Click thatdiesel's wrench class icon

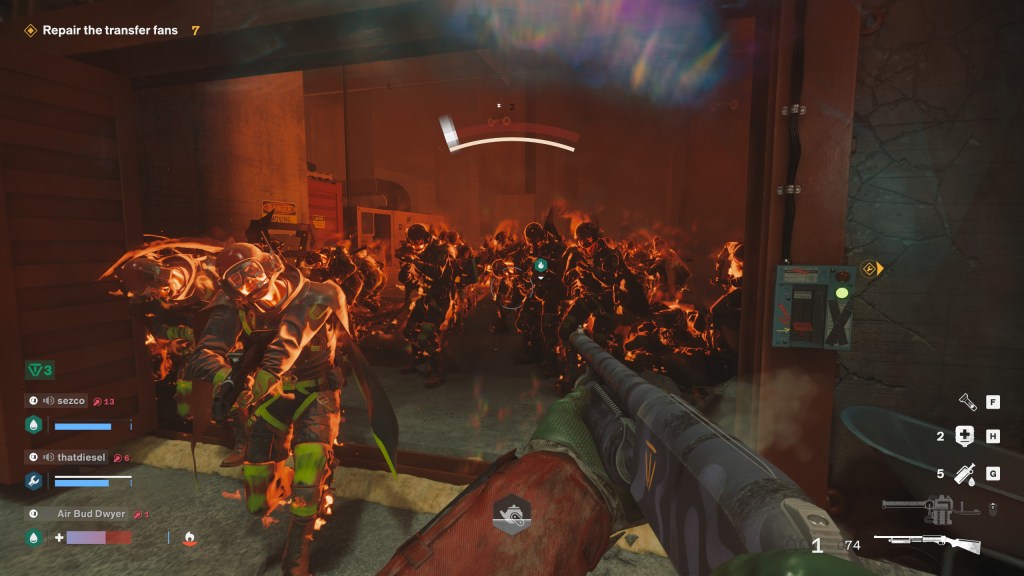point(32,481)
